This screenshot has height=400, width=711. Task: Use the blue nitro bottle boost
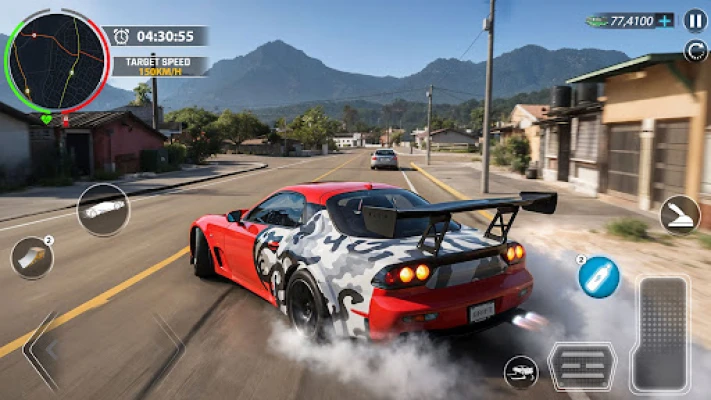tap(598, 277)
